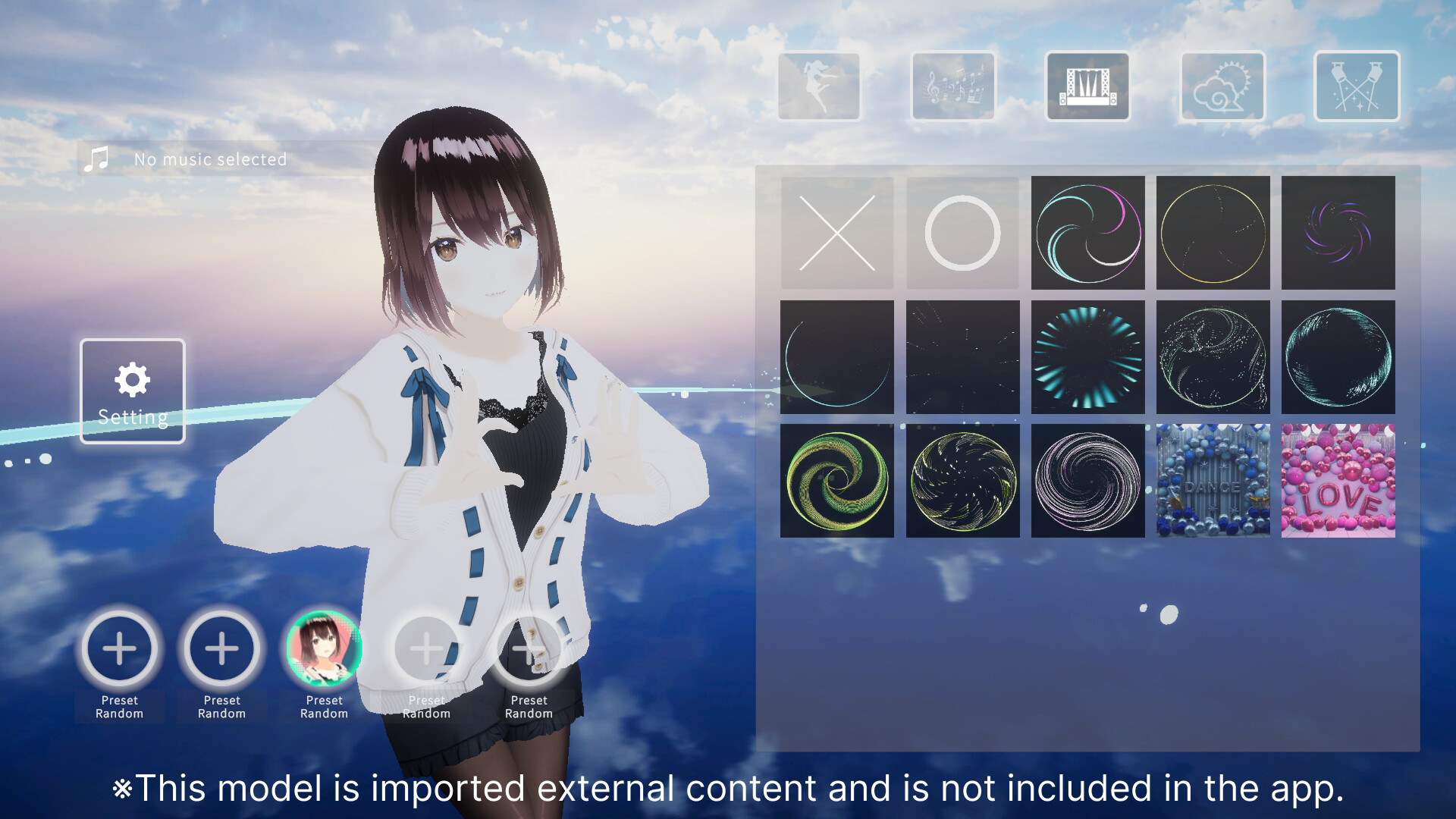Click the music note icon beside No music selected
The width and height of the screenshot is (1456, 819).
point(97,158)
